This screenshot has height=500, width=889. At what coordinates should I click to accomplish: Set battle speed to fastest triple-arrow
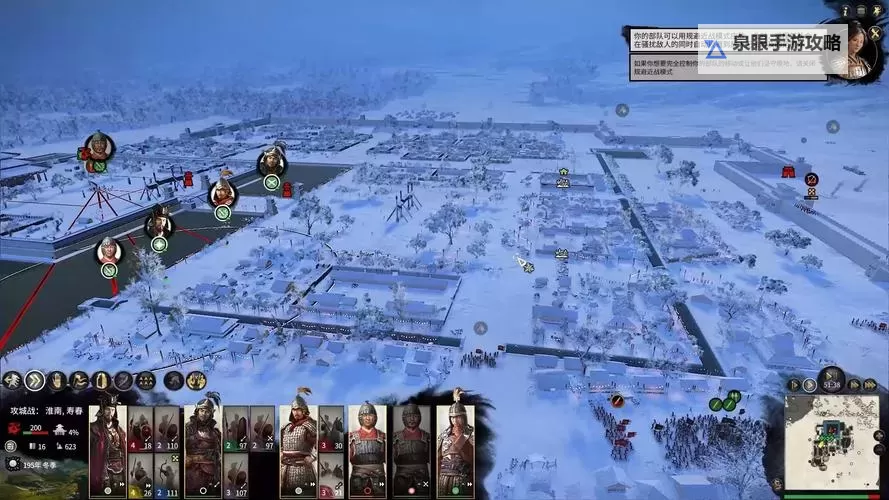[x=870, y=384]
